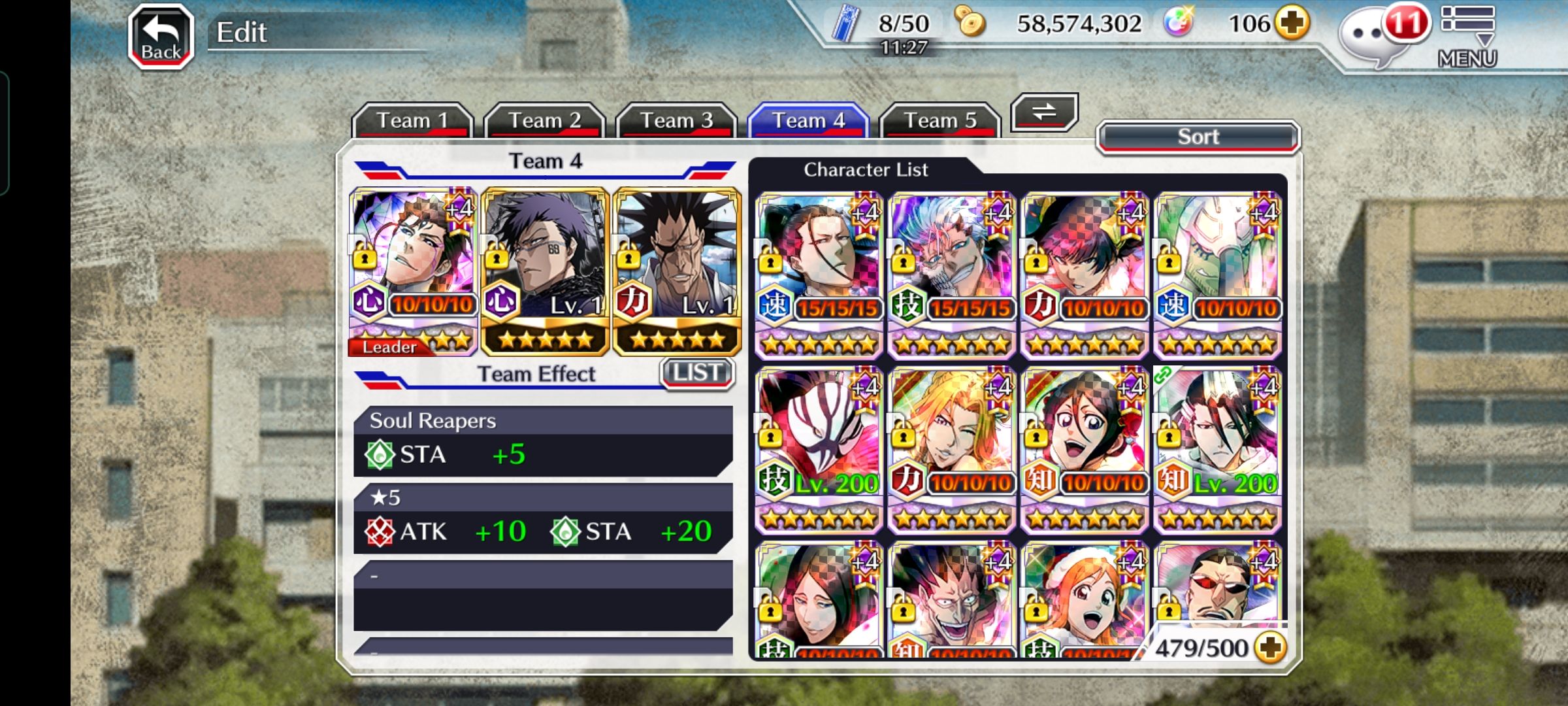Choose the blue-haired skull-jaw 15/15/15 character
Viewport: 1568px width, 706px height.
[x=952, y=275]
